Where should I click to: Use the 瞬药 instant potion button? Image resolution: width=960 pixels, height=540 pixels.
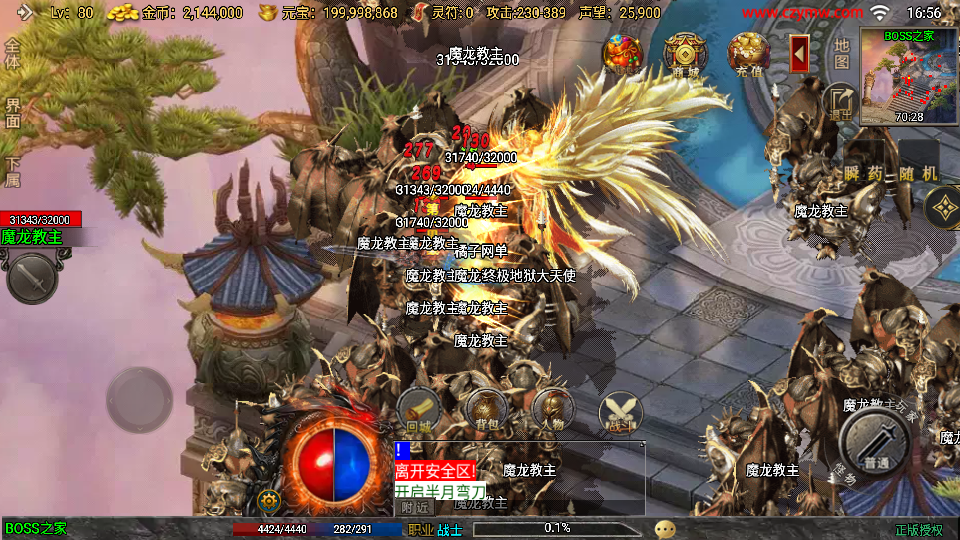pyautogui.click(x=863, y=172)
